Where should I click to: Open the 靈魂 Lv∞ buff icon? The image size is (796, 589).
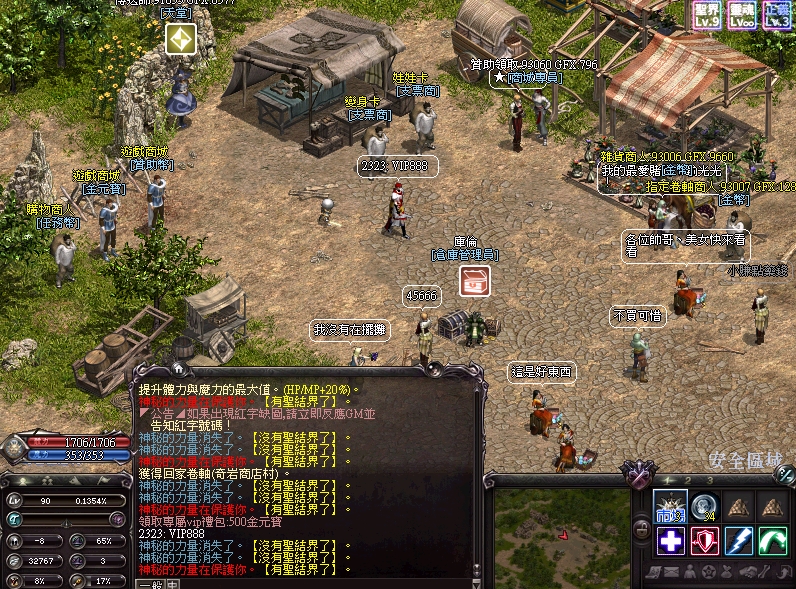coord(742,14)
